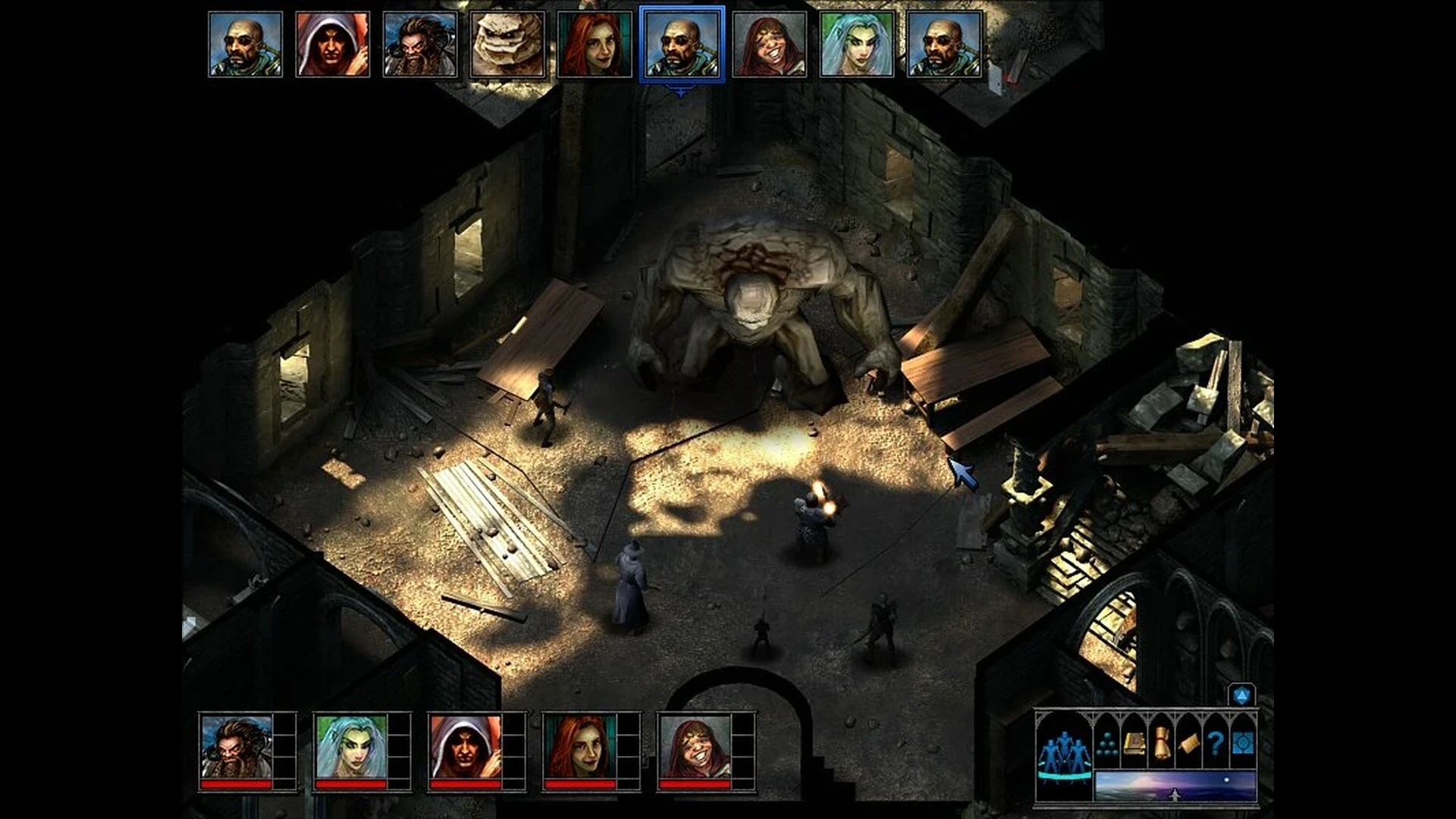Click the day-night sky time panel
Screen dimensions: 1456x819
tap(1175, 786)
